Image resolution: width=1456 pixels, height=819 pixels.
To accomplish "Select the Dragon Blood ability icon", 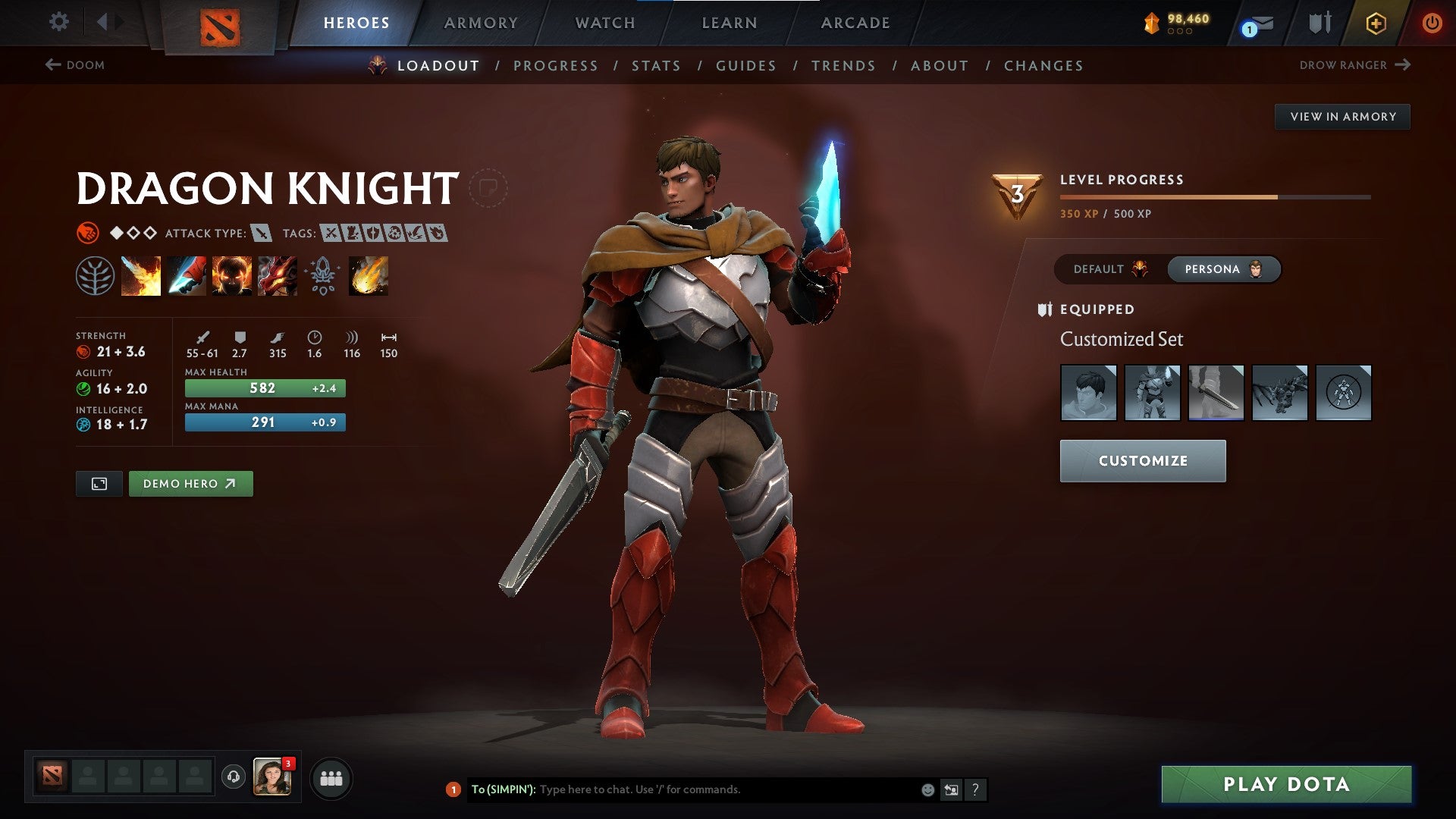I will (232, 275).
